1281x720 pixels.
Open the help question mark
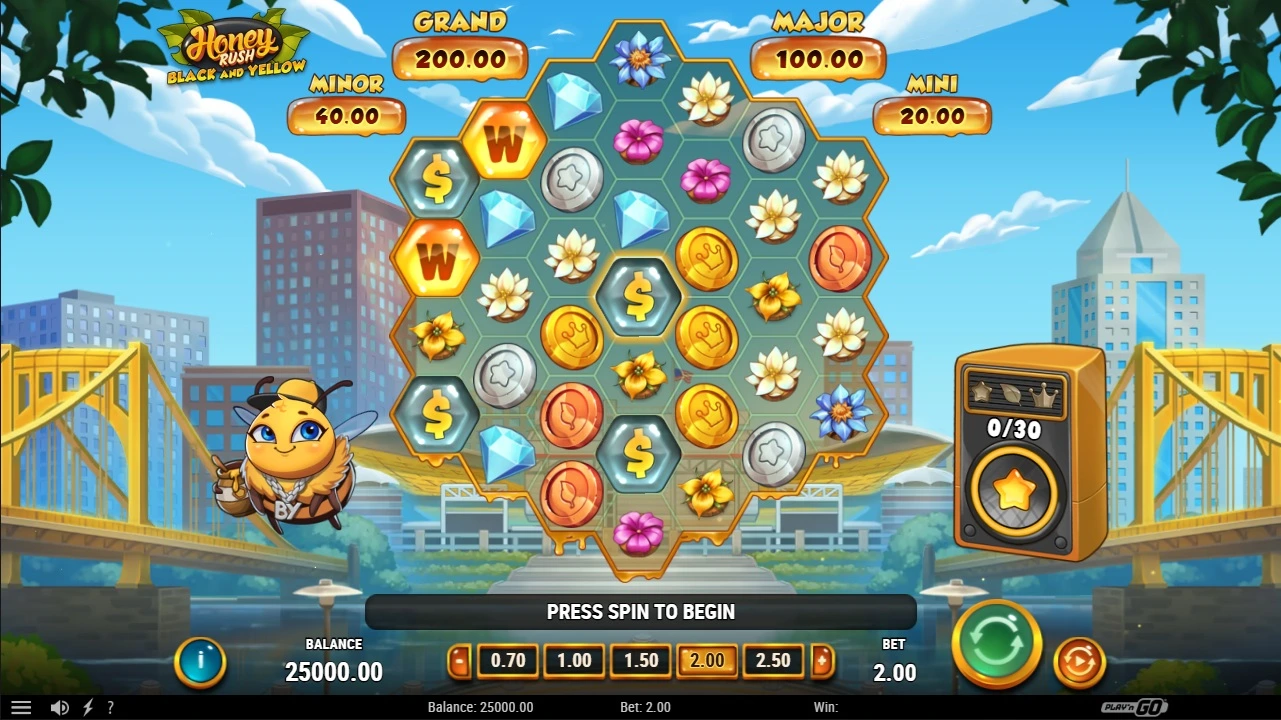(110, 707)
